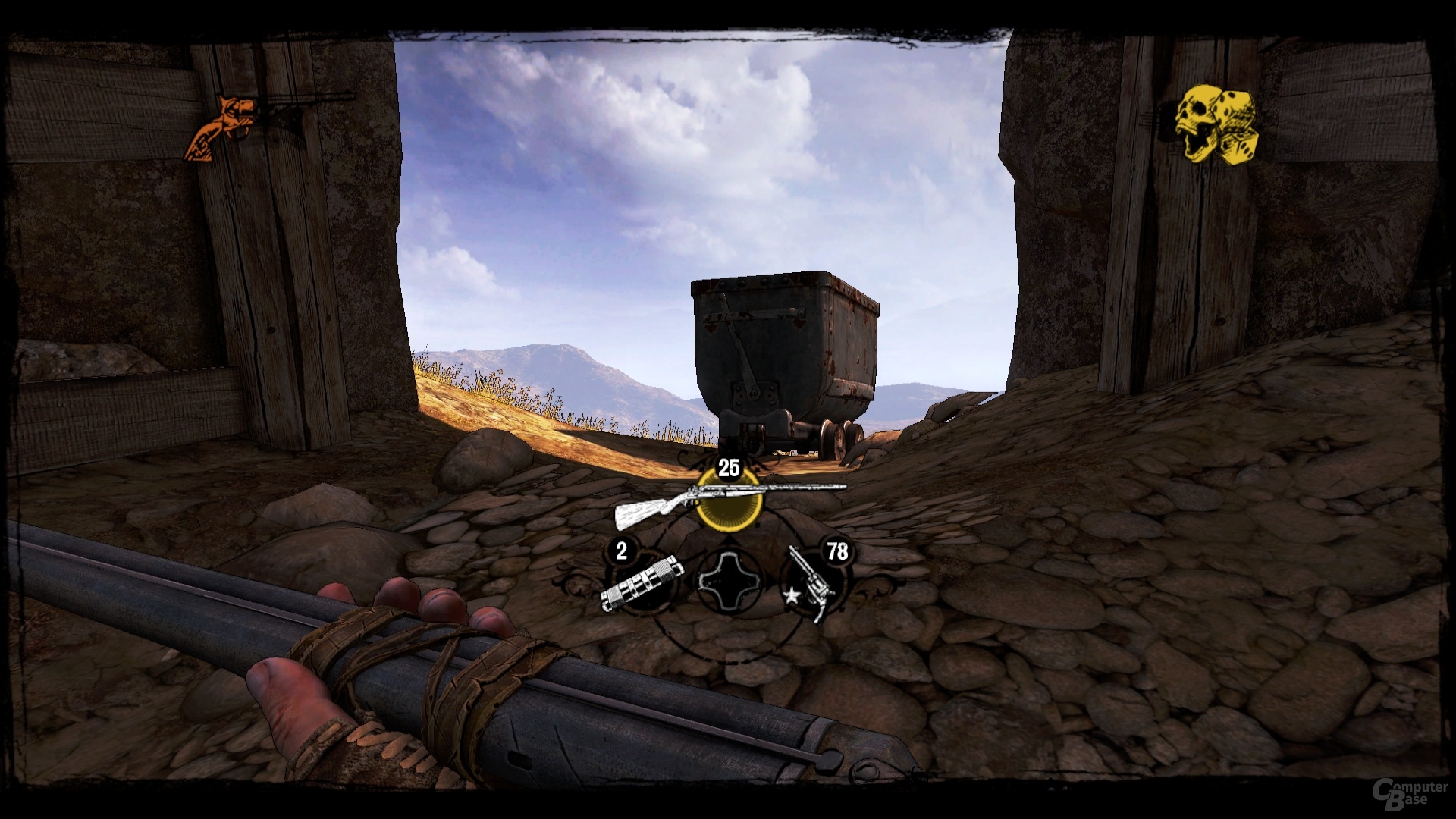The image size is (1456, 819).
Task: Click the shotgun ammo count of 25
Action: tap(730, 468)
